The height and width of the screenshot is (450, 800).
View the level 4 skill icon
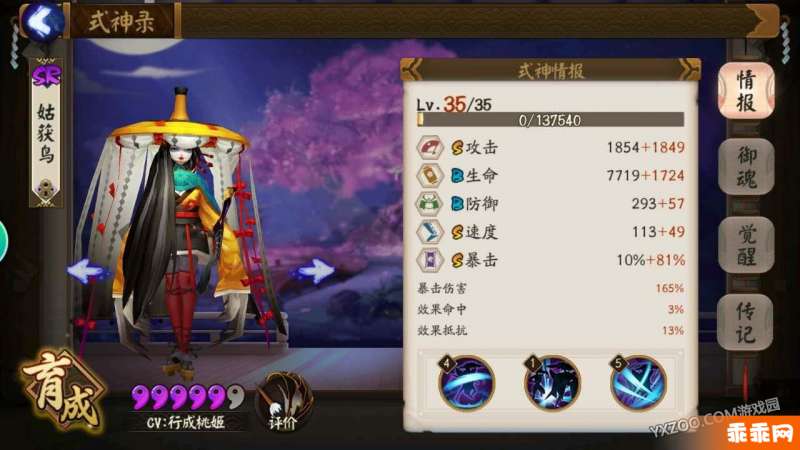[466, 382]
